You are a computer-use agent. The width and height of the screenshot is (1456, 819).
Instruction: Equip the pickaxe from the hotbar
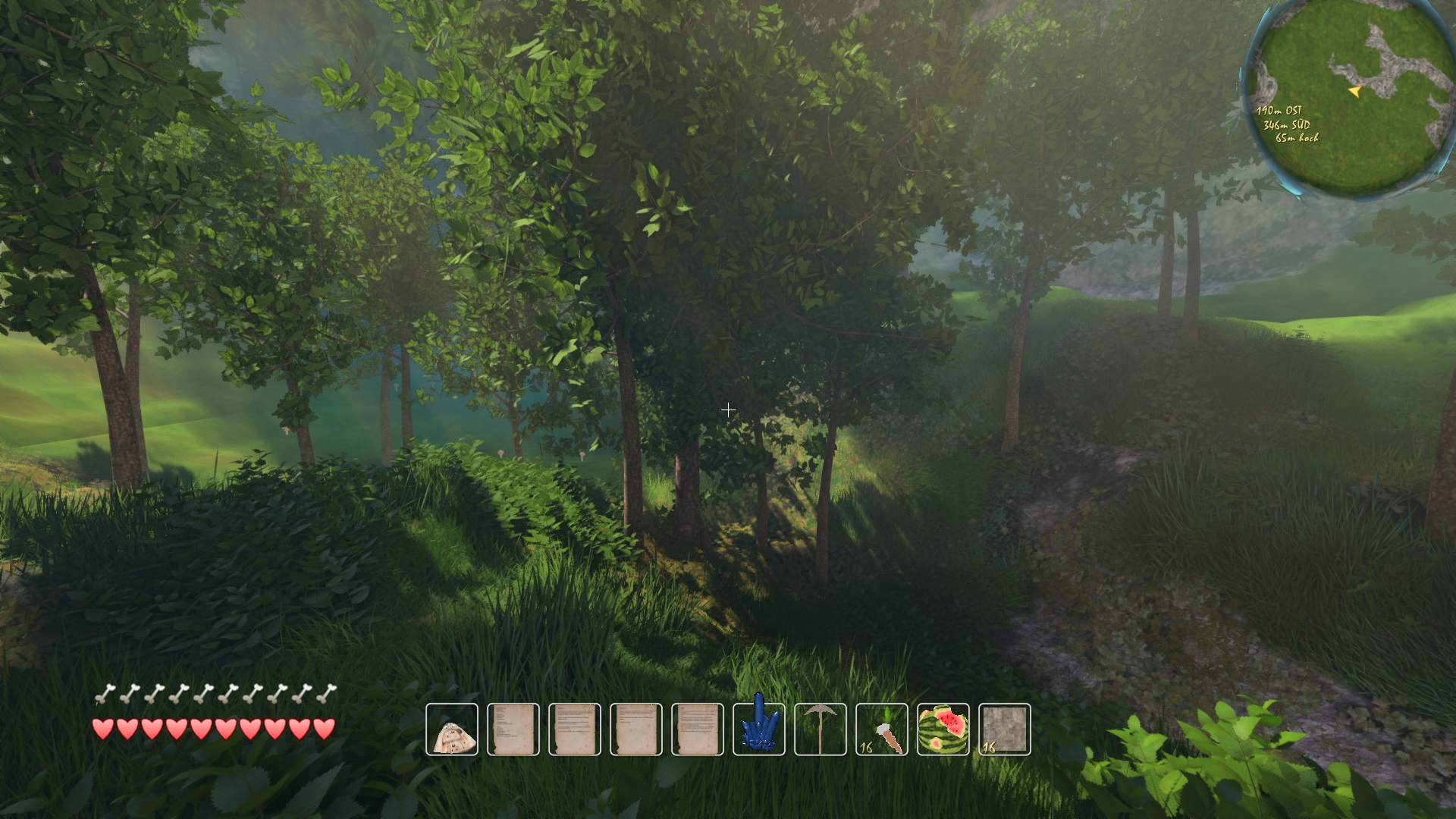click(x=821, y=730)
